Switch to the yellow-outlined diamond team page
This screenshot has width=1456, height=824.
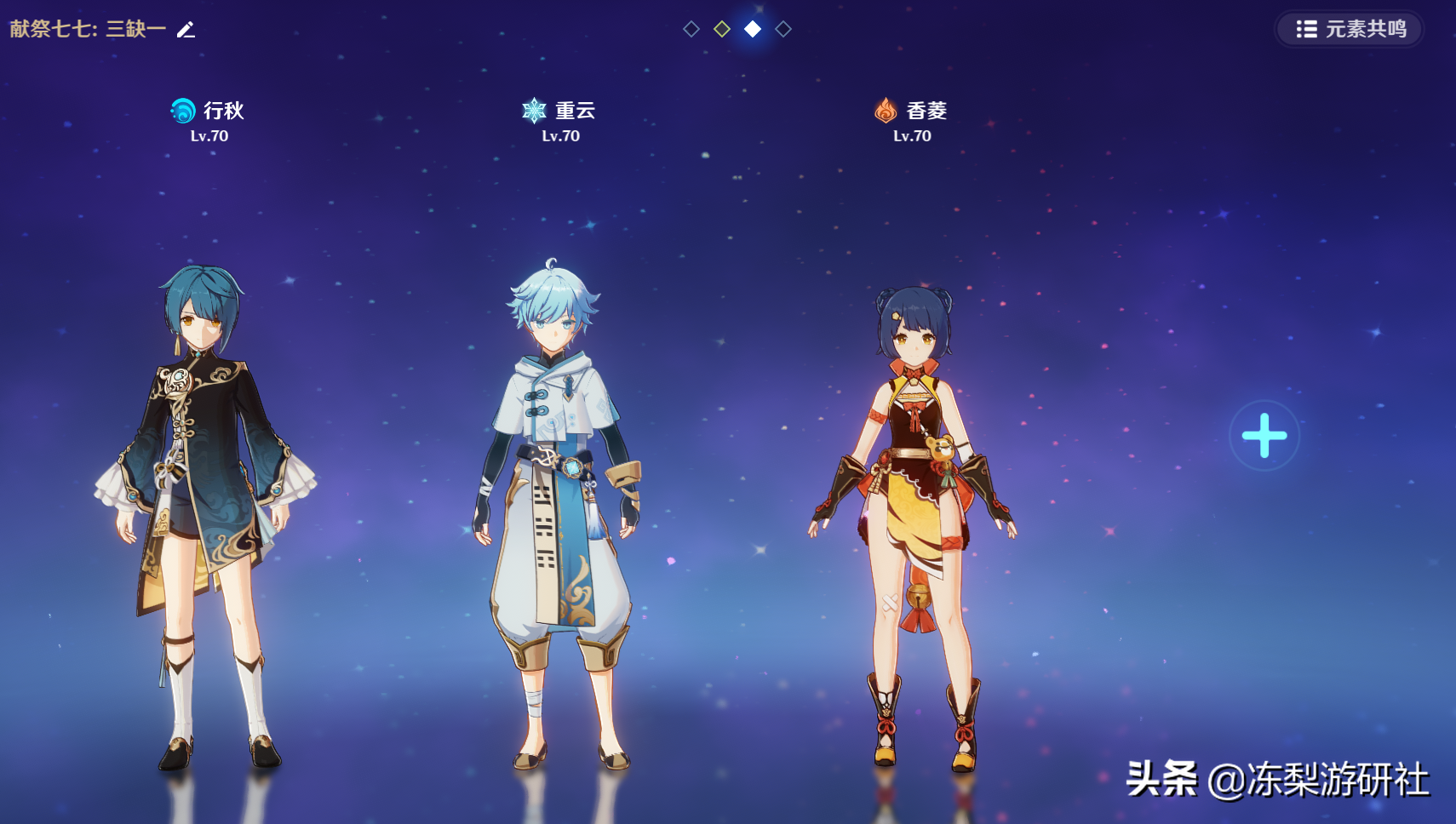point(722,29)
